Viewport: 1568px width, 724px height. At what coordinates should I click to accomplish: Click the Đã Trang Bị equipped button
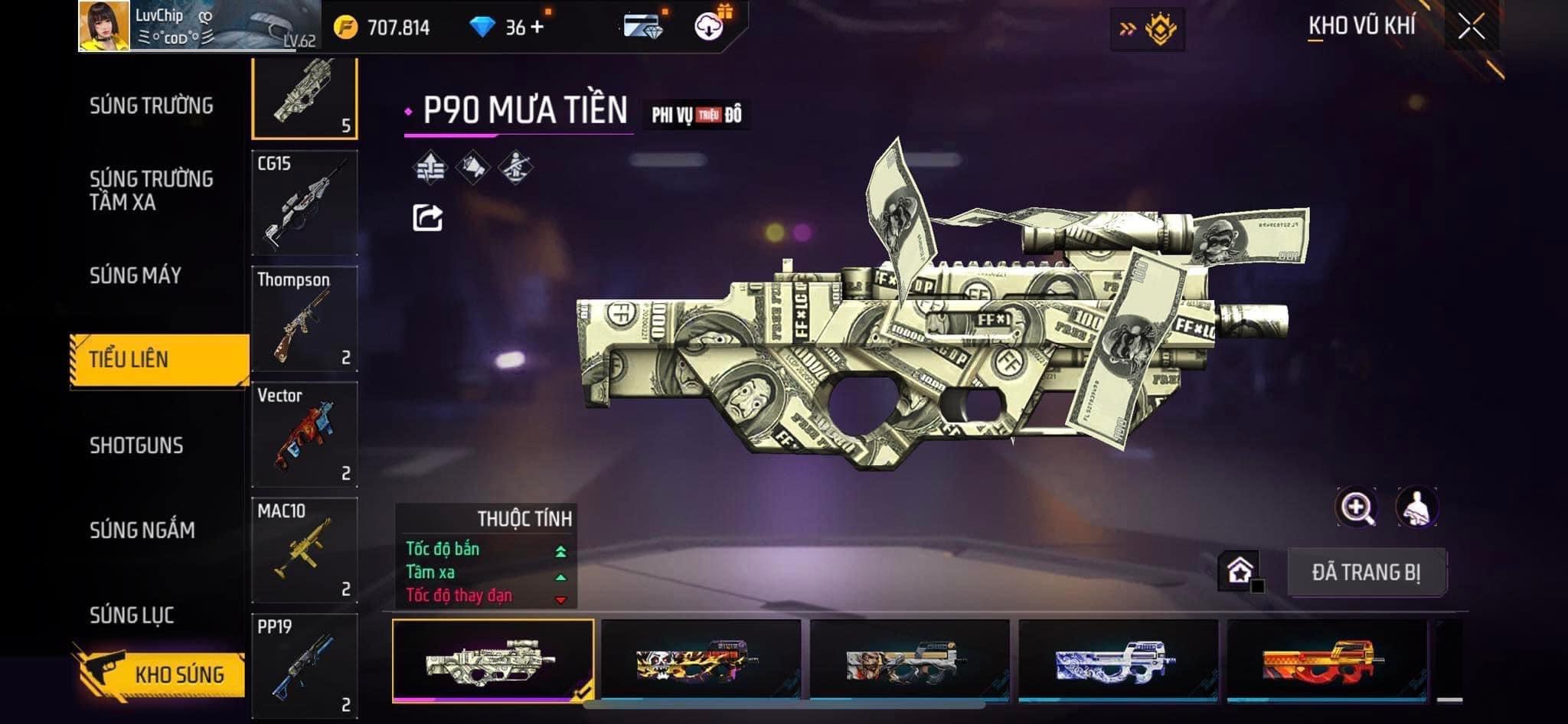[1366, 572]
